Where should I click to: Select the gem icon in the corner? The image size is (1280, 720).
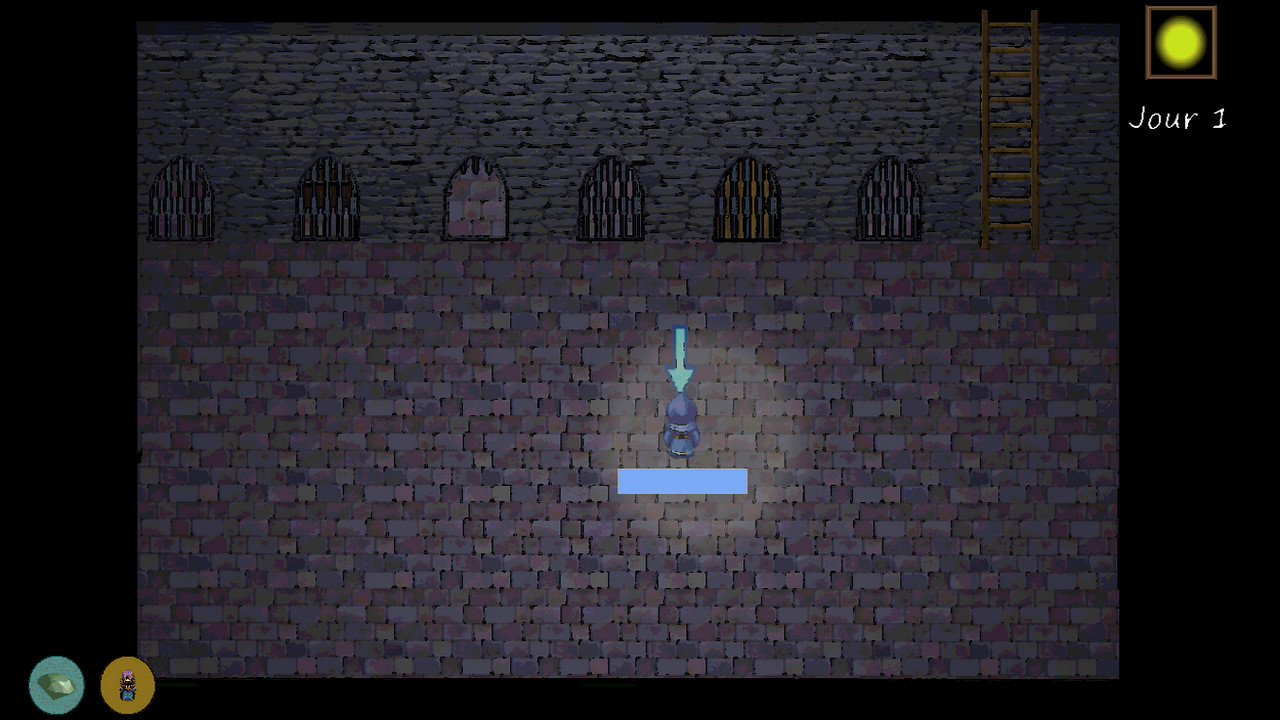(x=56, y=684)
